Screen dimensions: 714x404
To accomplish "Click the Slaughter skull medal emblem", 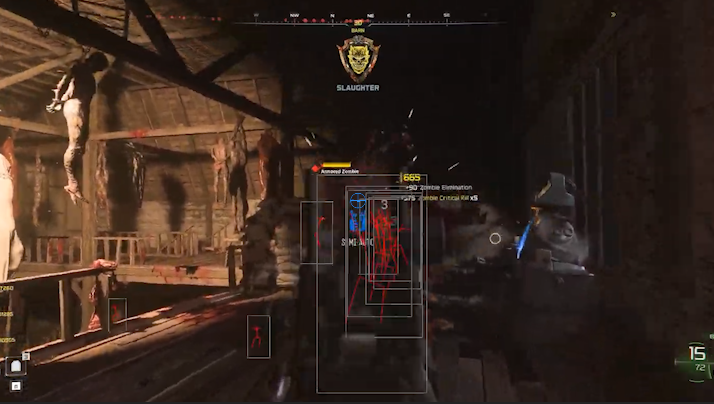I will (x=357, y=59).
